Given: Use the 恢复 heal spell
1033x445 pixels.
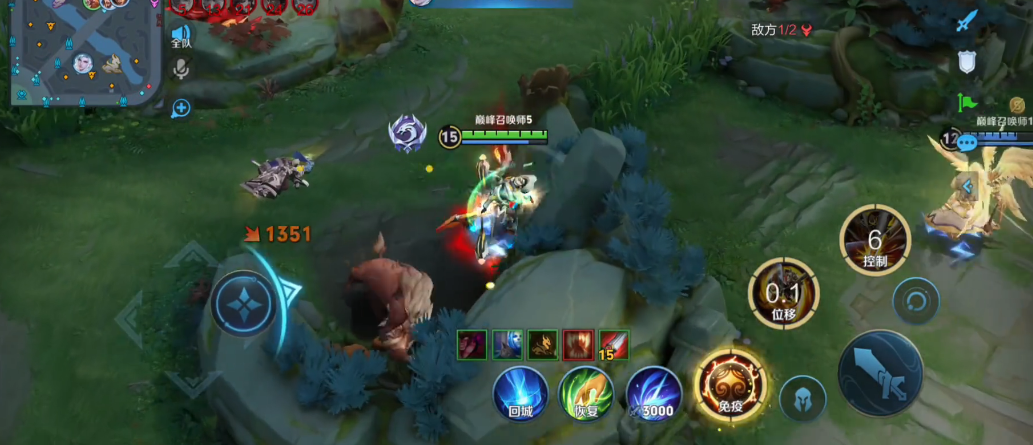Looking at the screenshot, I should pyautogui.click(x=585, y=394).
